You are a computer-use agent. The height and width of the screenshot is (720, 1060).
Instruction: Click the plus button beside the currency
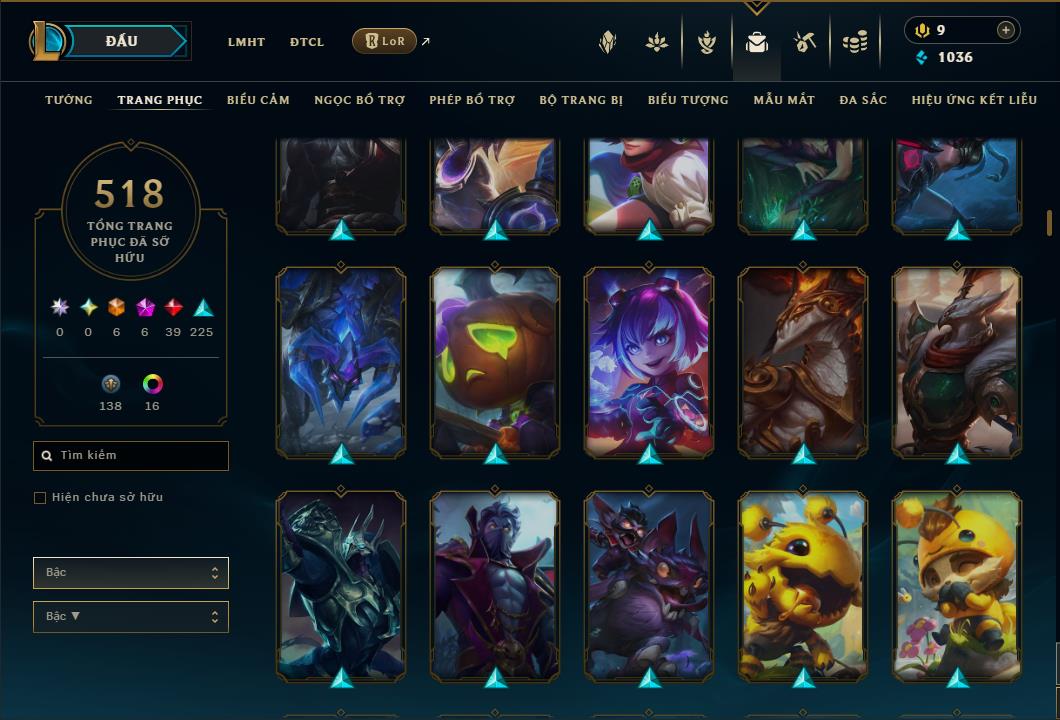(1006, 30)
